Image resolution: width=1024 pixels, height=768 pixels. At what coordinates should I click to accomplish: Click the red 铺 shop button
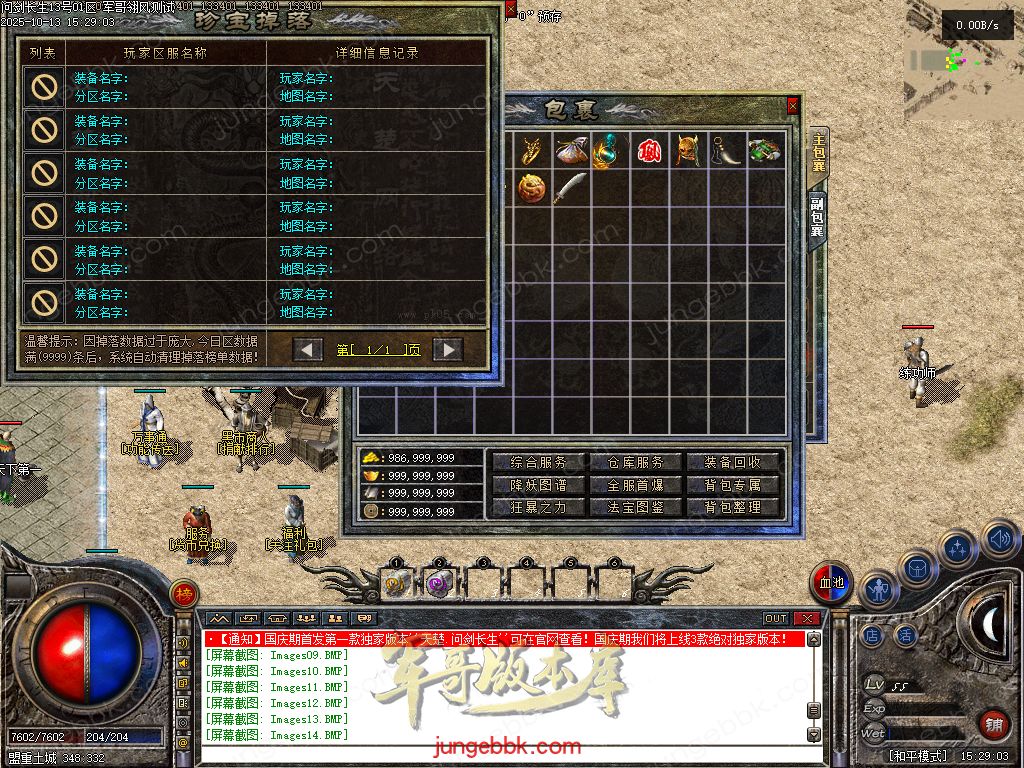pos(993,725)
